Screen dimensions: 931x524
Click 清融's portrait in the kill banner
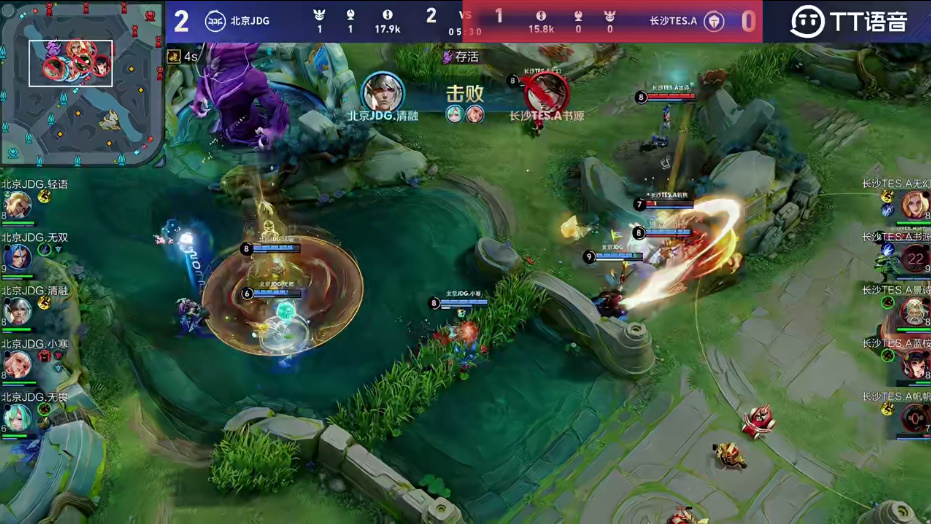(x=382, y=92)
